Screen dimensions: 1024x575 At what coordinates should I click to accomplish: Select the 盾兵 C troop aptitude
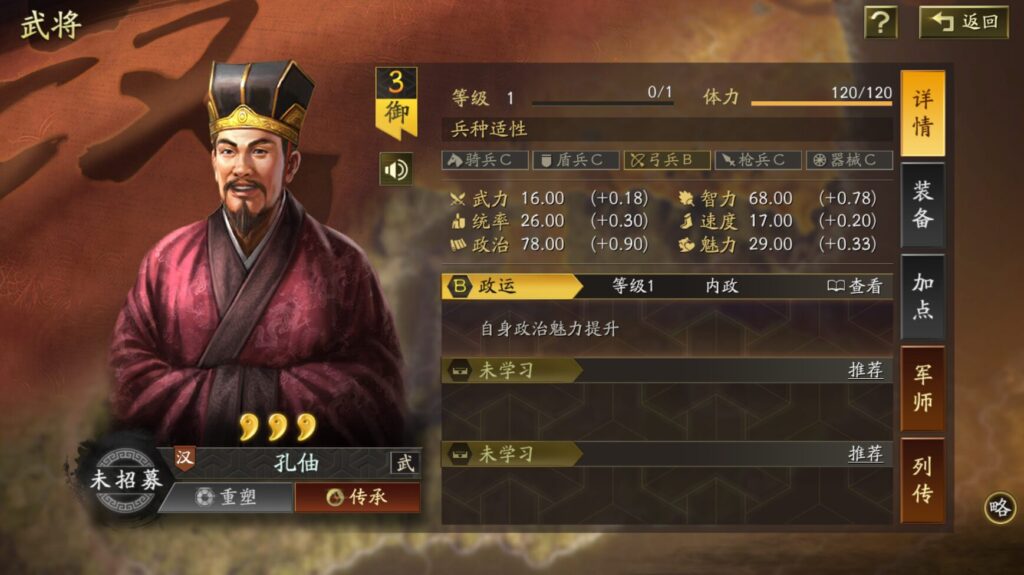pyautogui.click(x=576, y=160)
